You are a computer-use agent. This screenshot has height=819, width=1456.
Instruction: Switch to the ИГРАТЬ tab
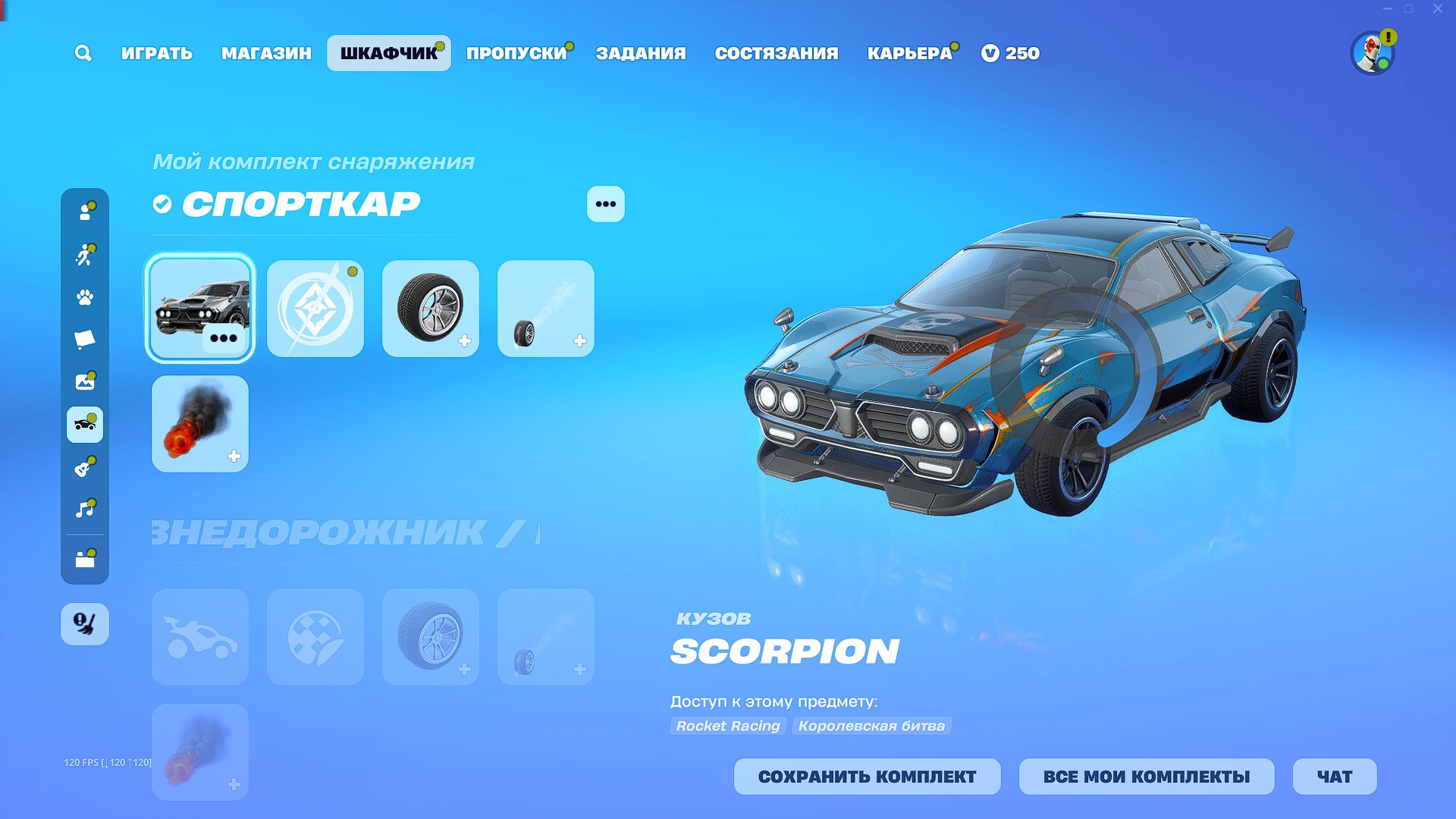tap(157, 53)
